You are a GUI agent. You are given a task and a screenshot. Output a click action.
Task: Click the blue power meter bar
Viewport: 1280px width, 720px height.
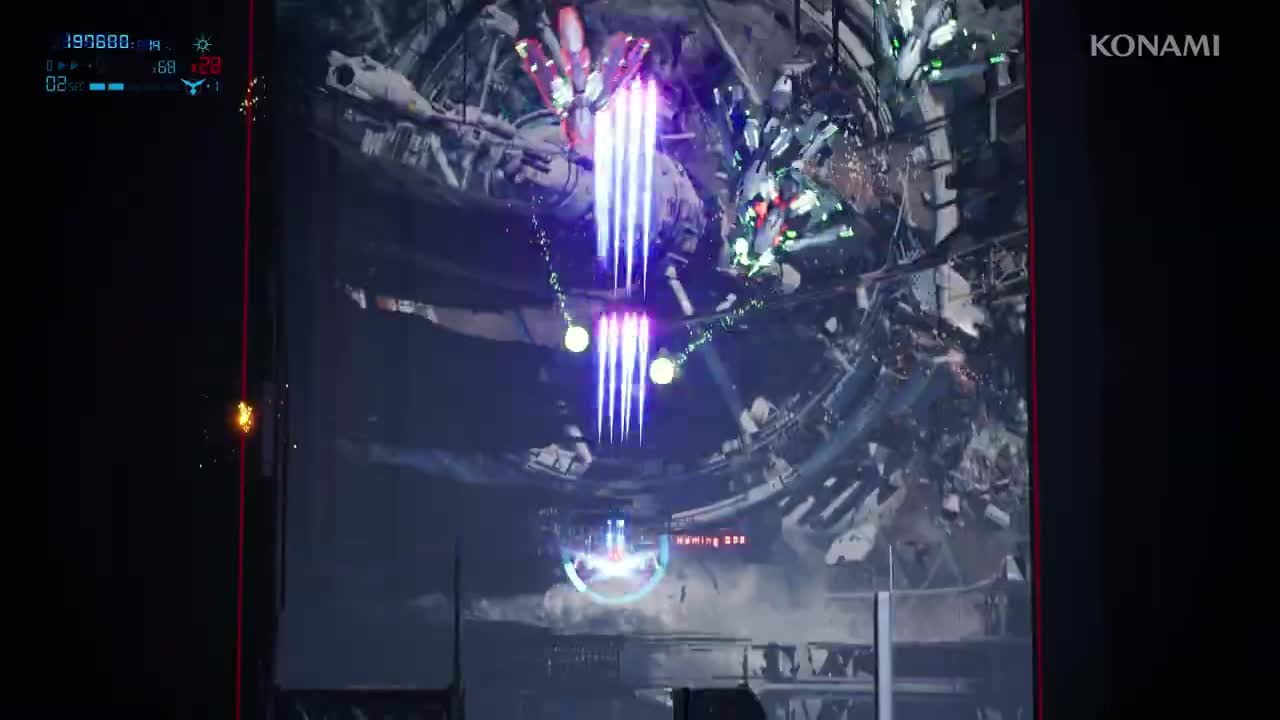point(106,85)
